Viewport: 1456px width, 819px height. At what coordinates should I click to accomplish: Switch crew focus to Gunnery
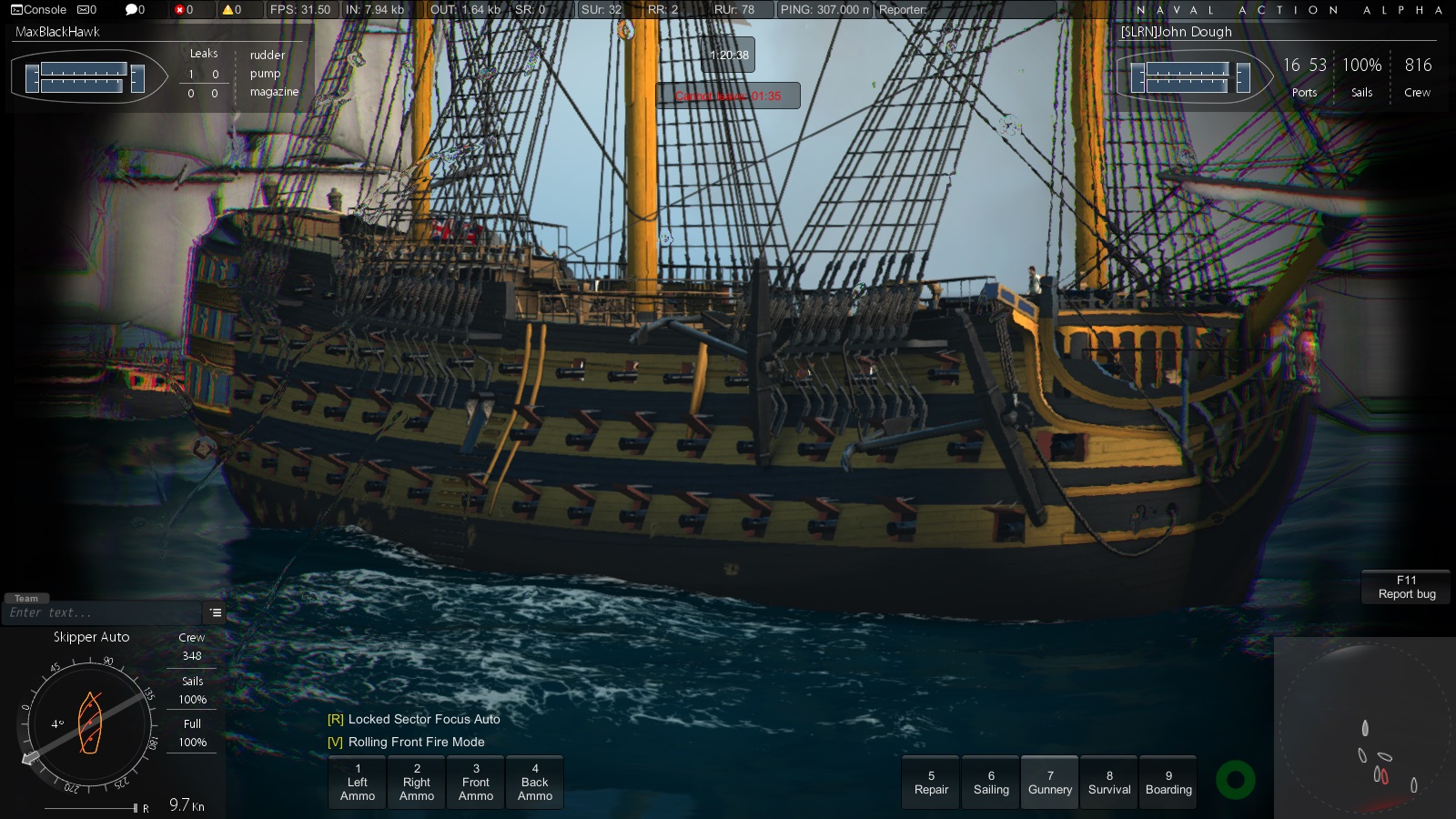point(1050,783)
